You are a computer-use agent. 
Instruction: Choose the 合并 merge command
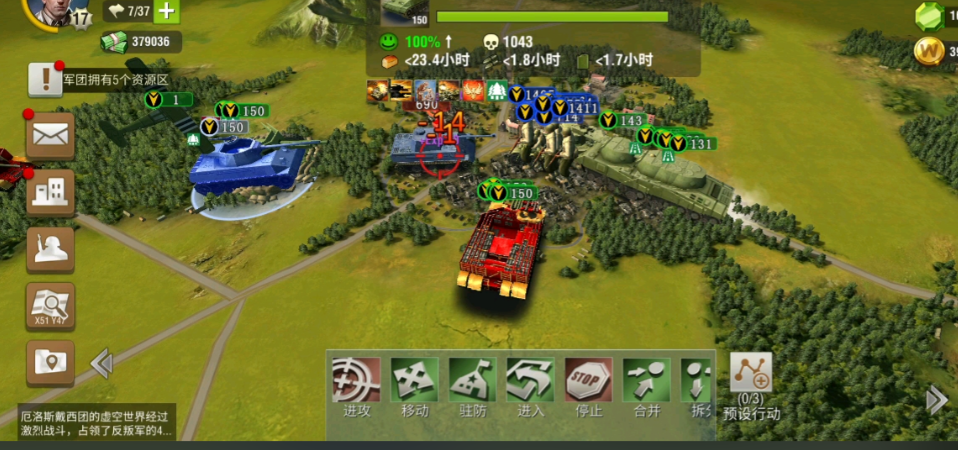646,386
